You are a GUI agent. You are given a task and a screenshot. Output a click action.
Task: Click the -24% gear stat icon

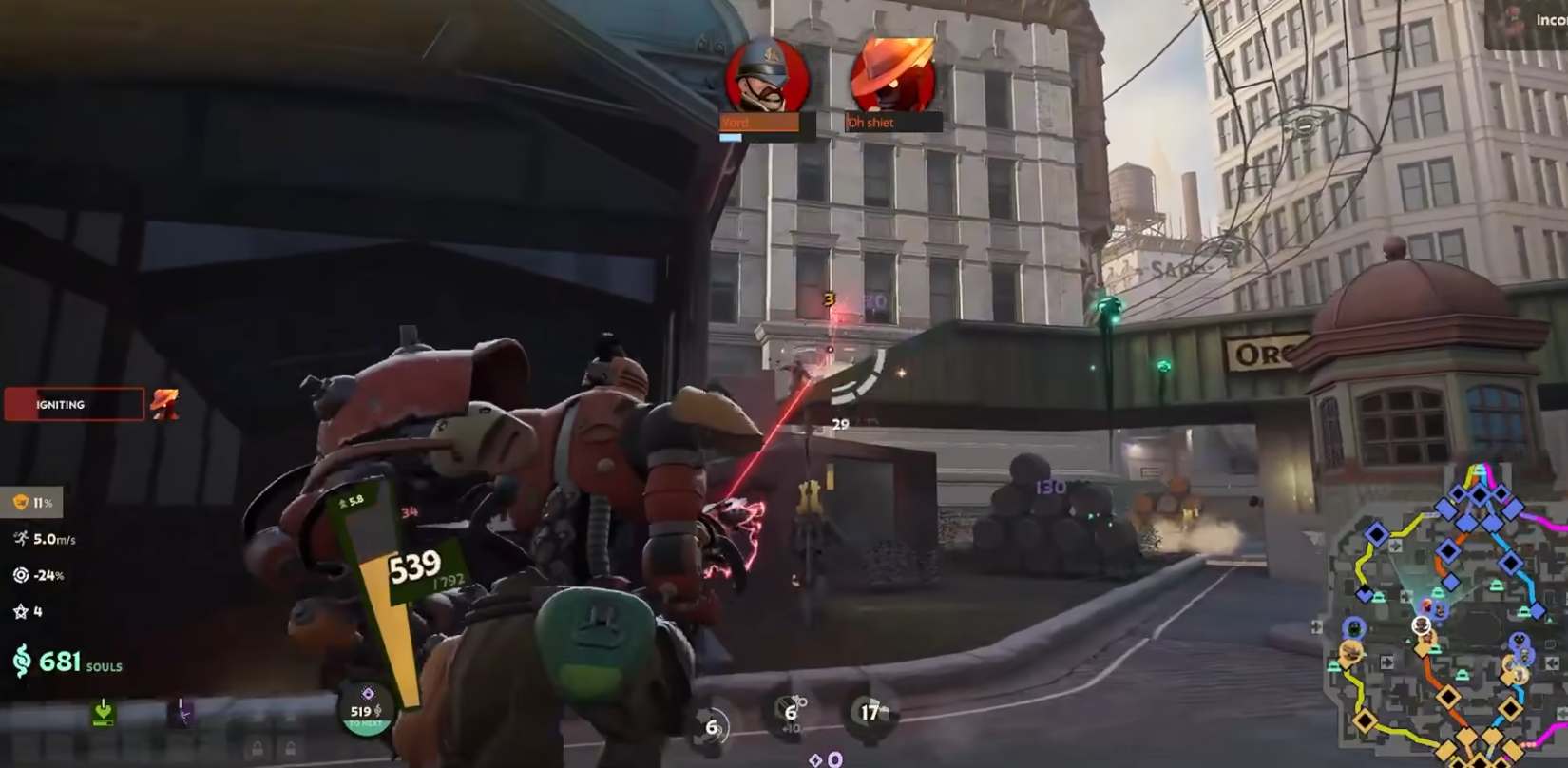pos(21,575)
